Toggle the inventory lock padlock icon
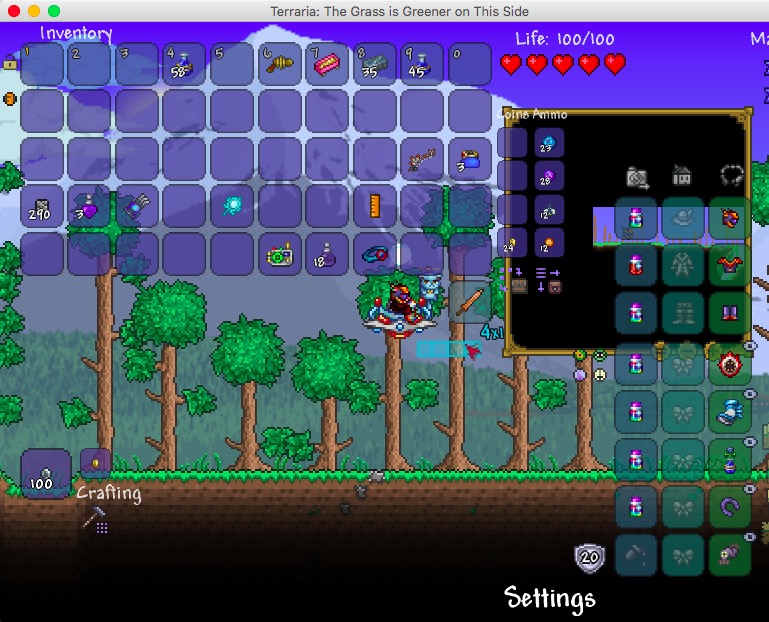 (10, 63)
